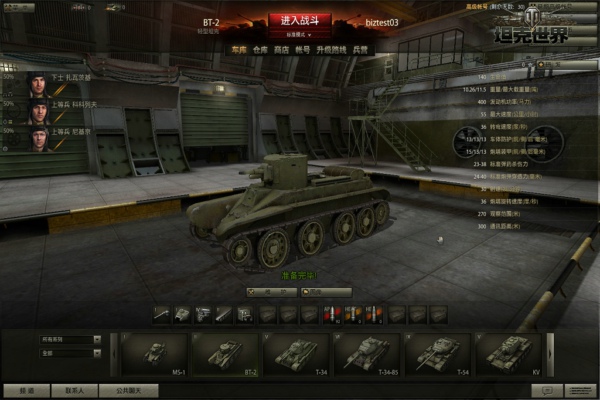Open the 联系人 contacts button

point(75,391)
